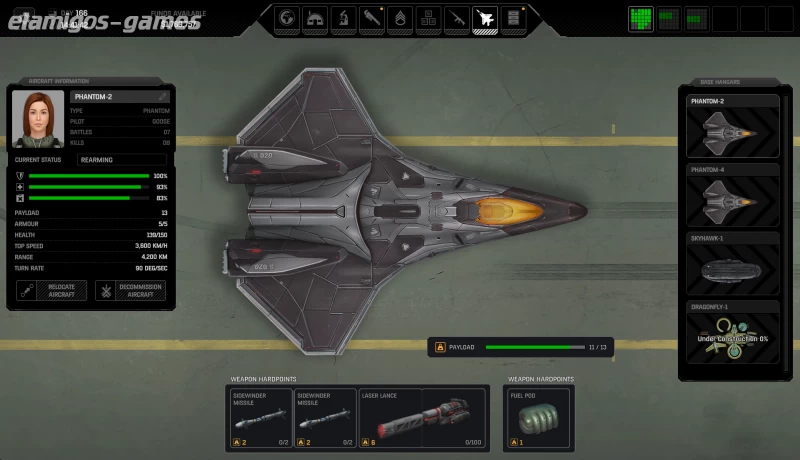The width and height of the screenshot is (800, 460).
Task: Open the microscope research tab
Action: 343,17
